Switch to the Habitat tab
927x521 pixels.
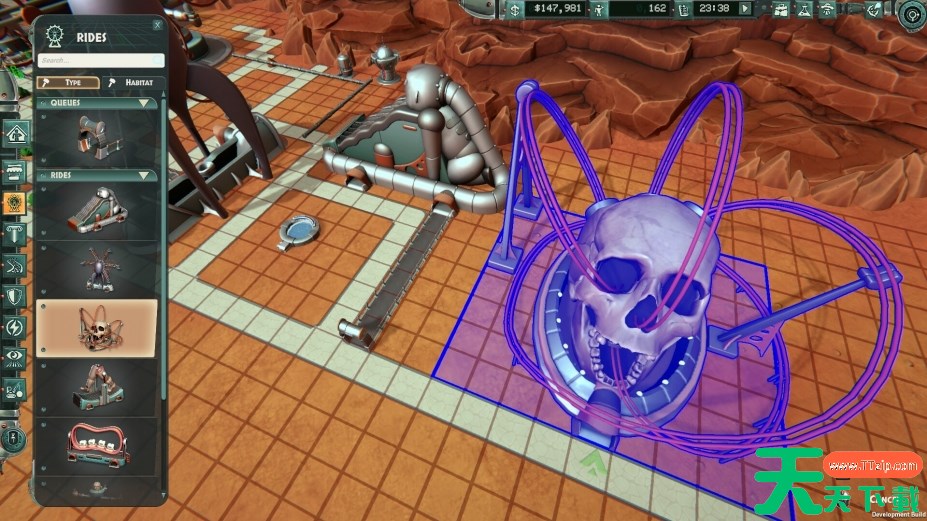pos(132,82)
